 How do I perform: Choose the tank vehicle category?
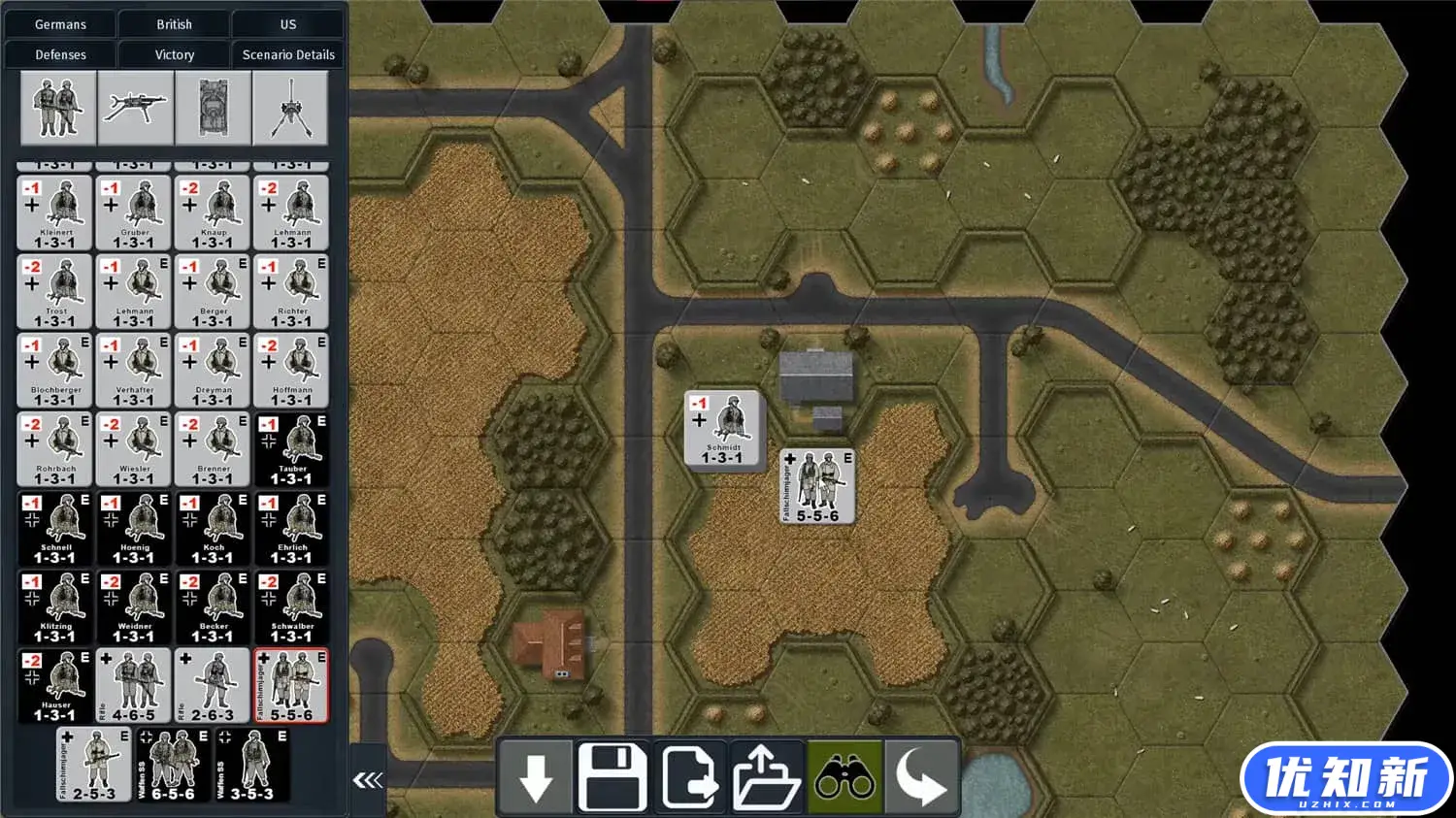[214, 108]
